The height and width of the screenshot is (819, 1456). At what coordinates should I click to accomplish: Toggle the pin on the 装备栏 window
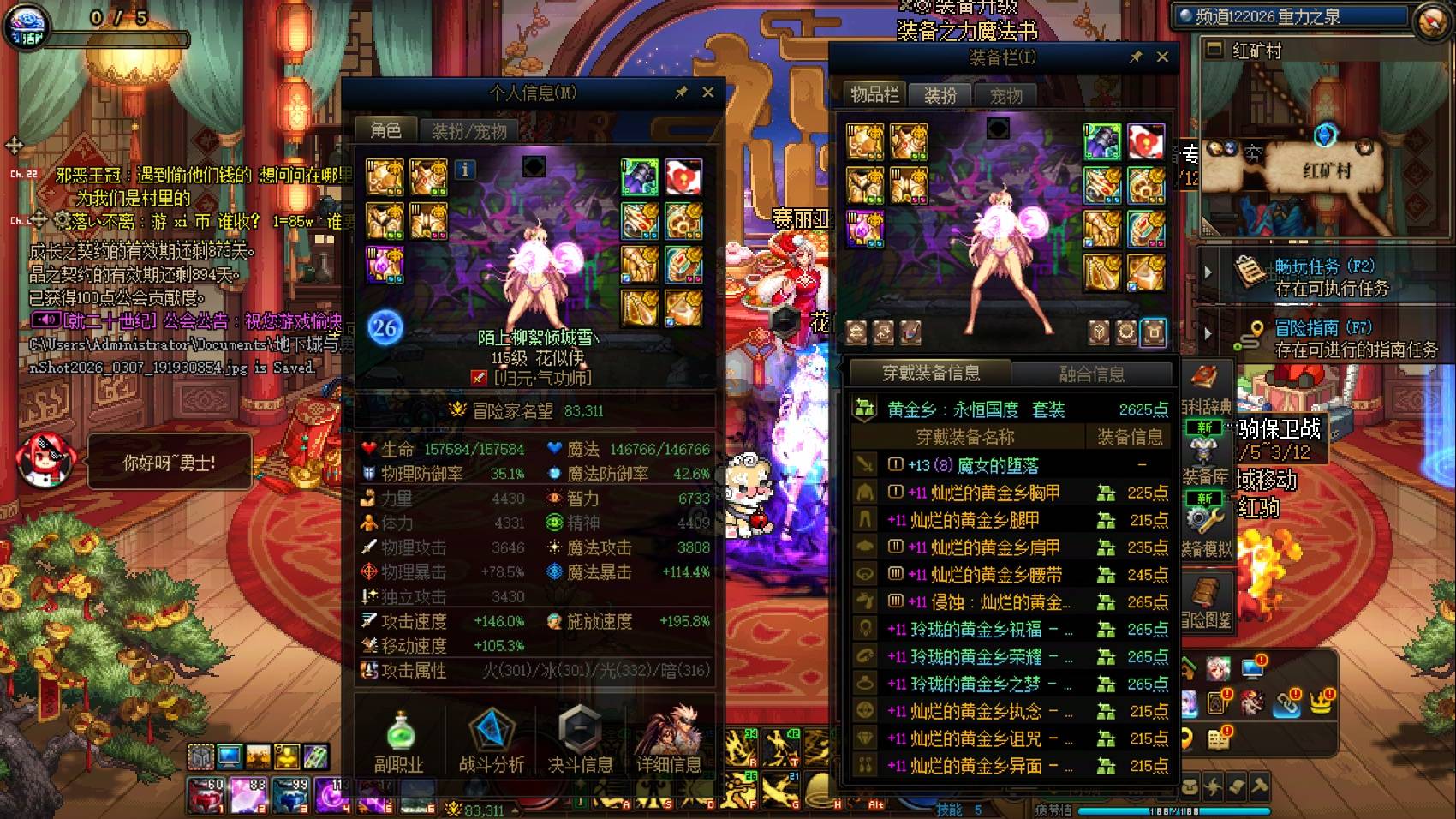coord(1137,57)
